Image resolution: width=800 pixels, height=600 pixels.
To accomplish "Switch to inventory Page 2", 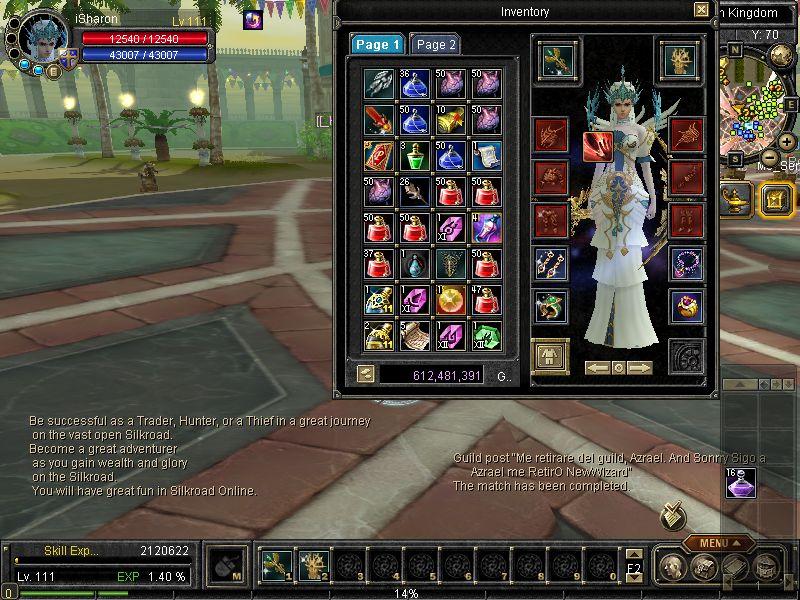I will tap(435, 45).
